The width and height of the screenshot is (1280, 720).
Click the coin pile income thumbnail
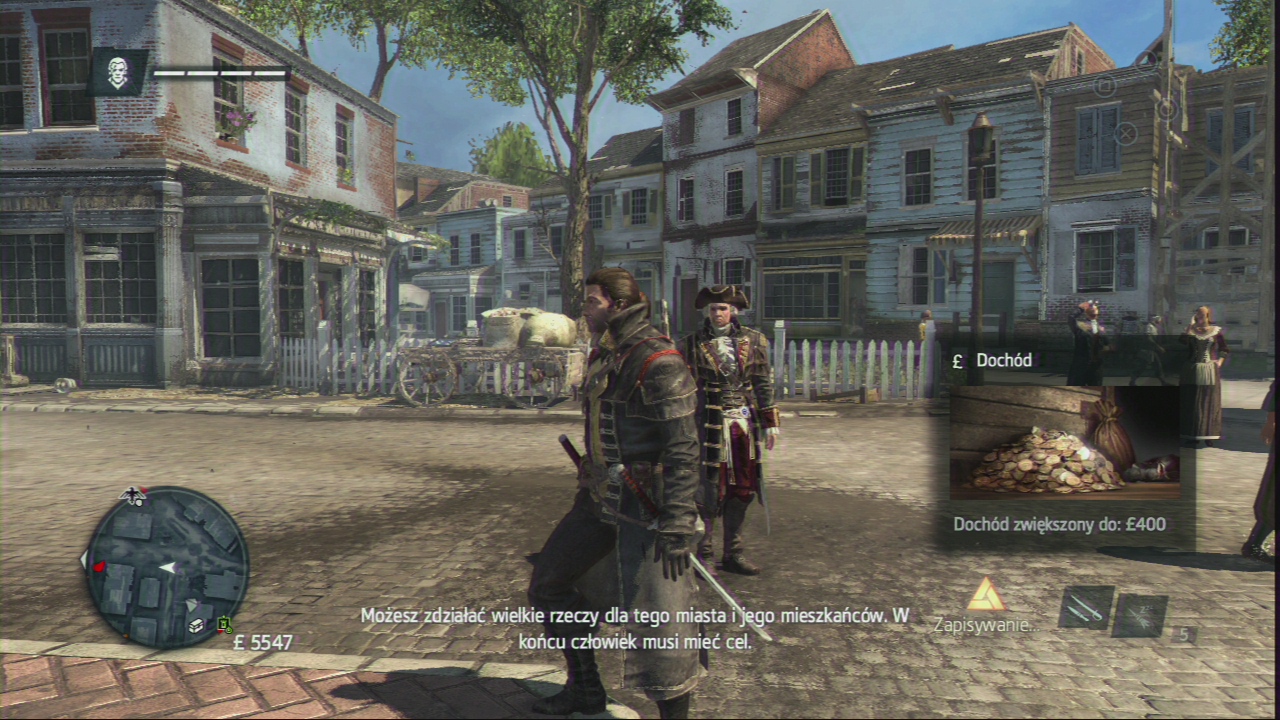1064,442
